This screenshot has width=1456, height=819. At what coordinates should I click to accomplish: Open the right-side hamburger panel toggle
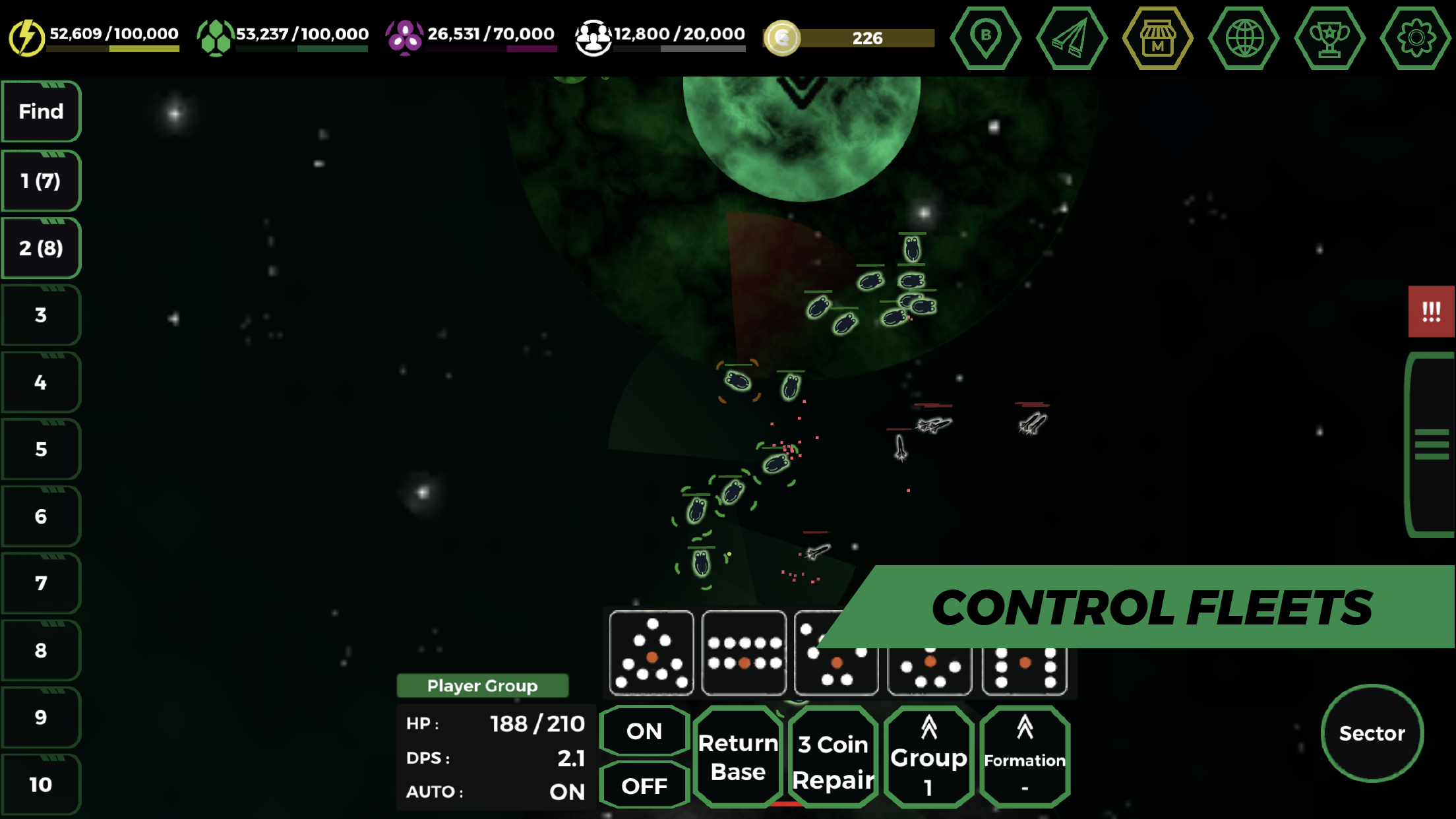tap(1431, 443)
